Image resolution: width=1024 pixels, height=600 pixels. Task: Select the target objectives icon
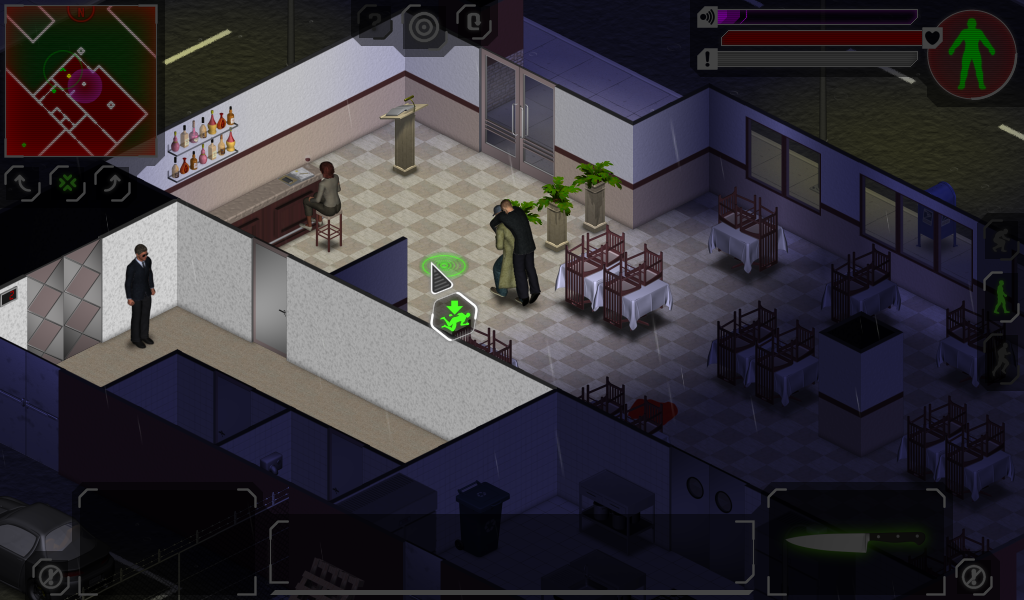click(424, 27)
